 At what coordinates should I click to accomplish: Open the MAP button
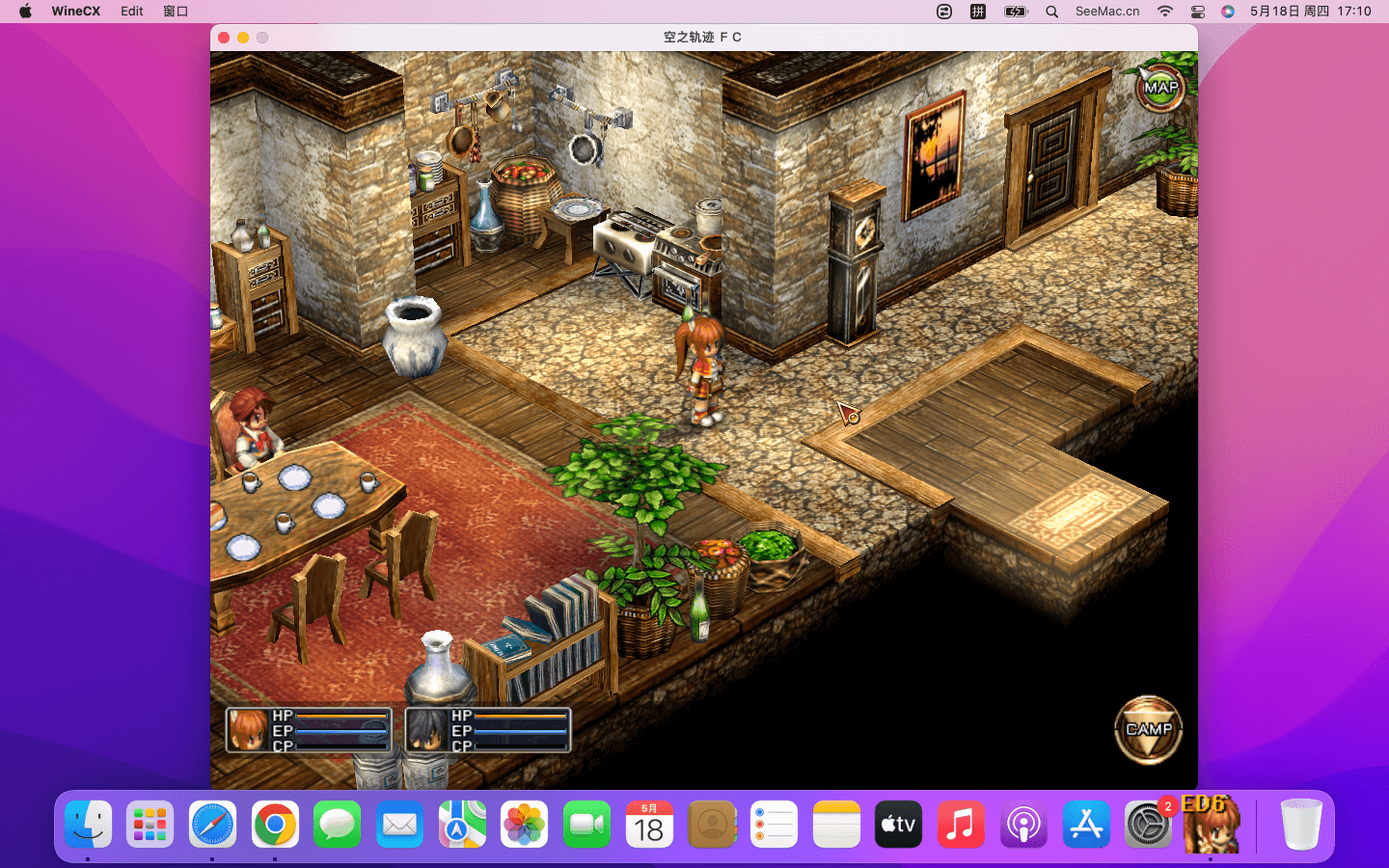(1160, 88)
